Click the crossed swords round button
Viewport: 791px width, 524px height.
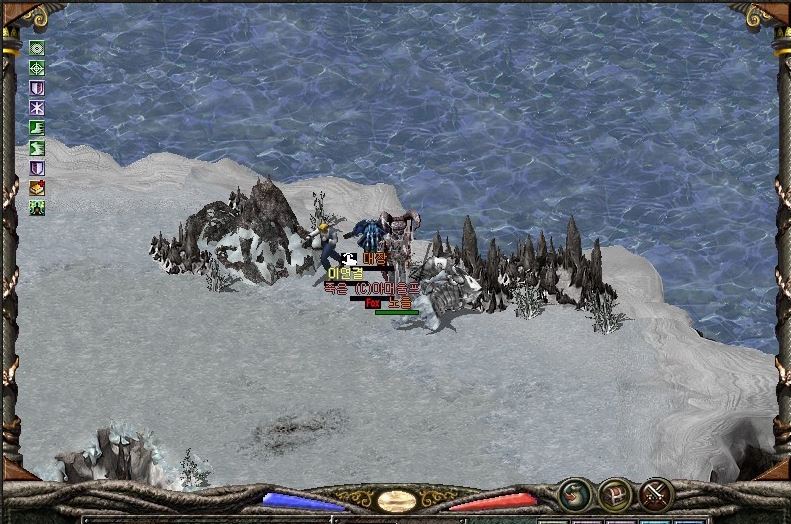pyautogui.click(x=655, y=493)
